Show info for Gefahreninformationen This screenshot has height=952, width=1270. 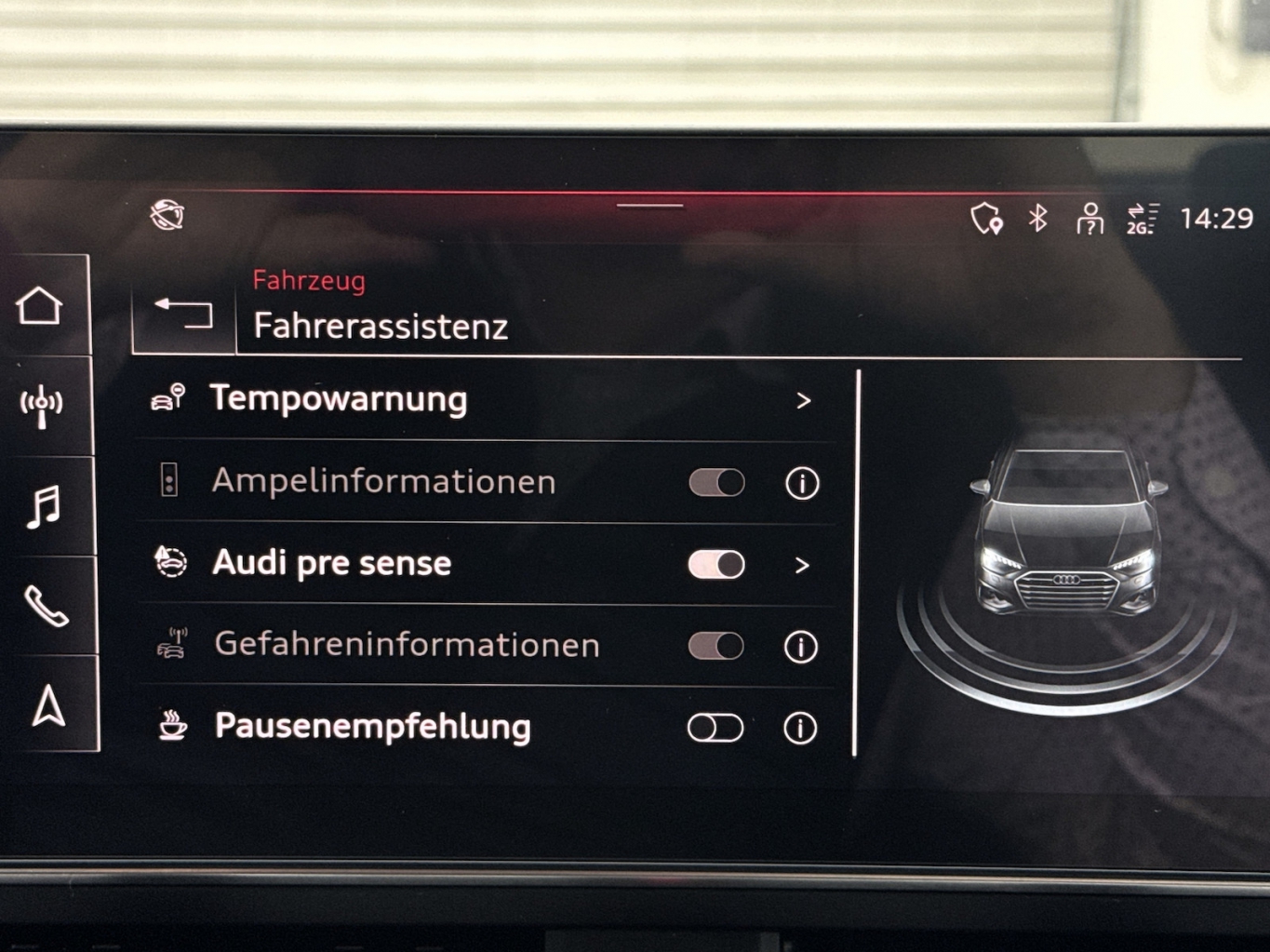coord(801,647)
